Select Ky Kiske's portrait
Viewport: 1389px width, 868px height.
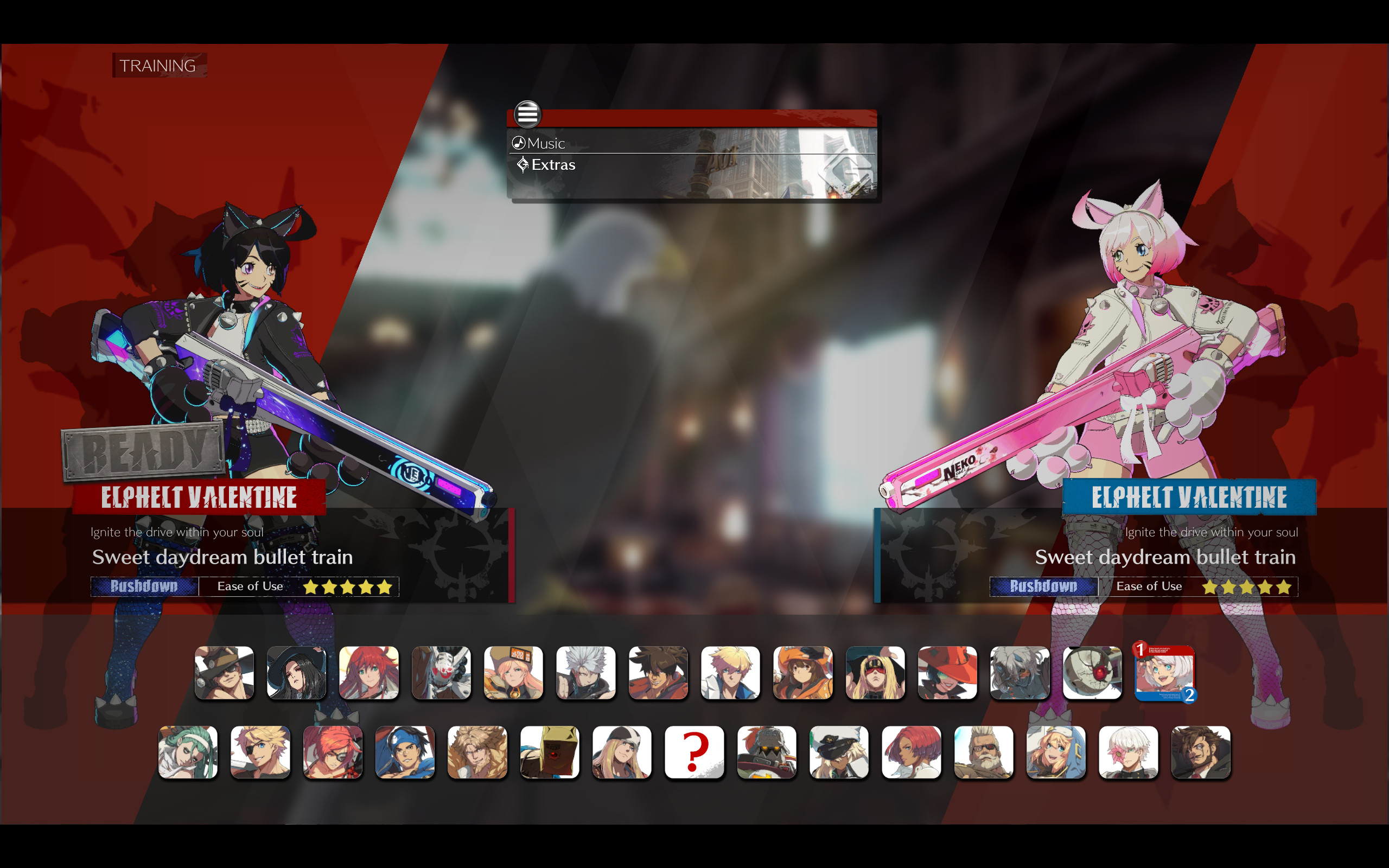pos(731,673)
